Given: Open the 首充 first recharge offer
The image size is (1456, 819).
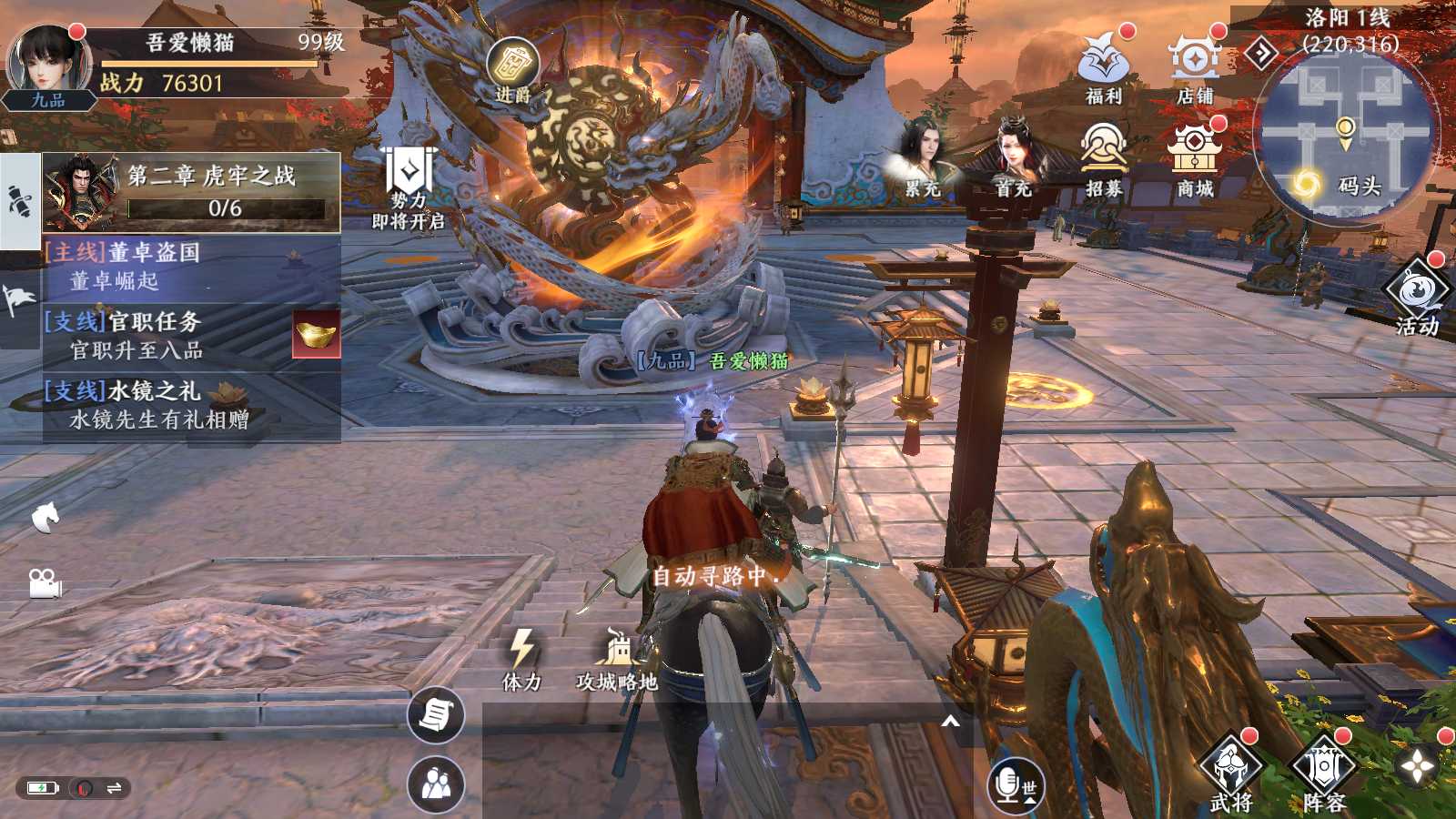Looking at the screenshot, I should tap(1013, 159).
